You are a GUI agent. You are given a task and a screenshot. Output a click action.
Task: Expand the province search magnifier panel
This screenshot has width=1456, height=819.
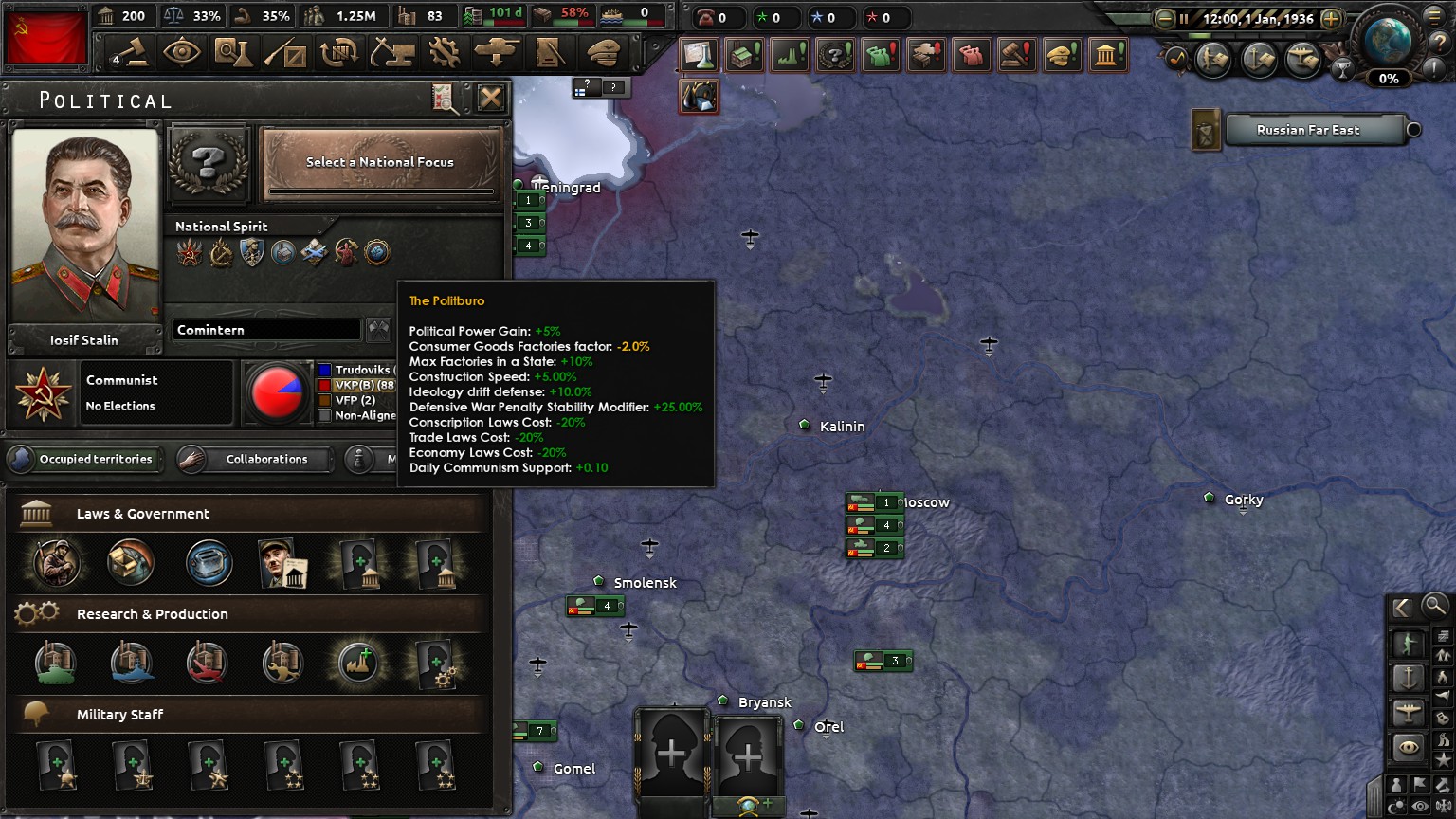pos(1434,607)
